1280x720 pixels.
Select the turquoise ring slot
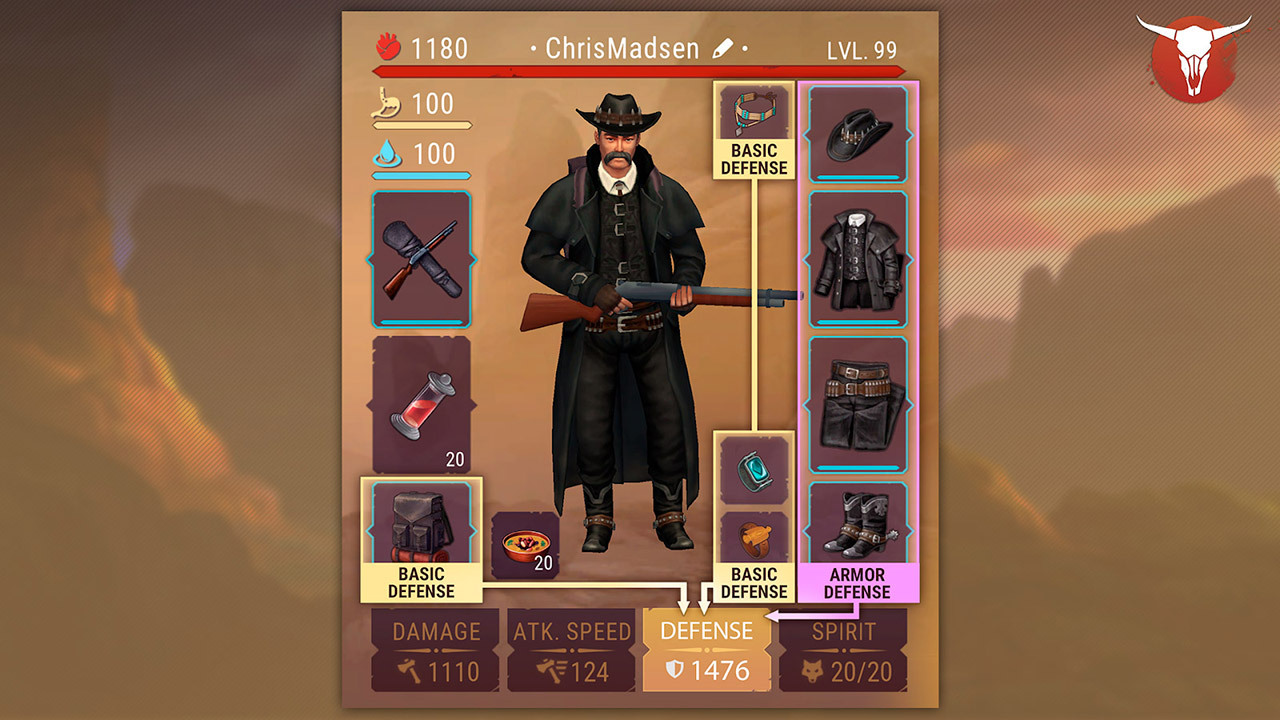point(754,469)
